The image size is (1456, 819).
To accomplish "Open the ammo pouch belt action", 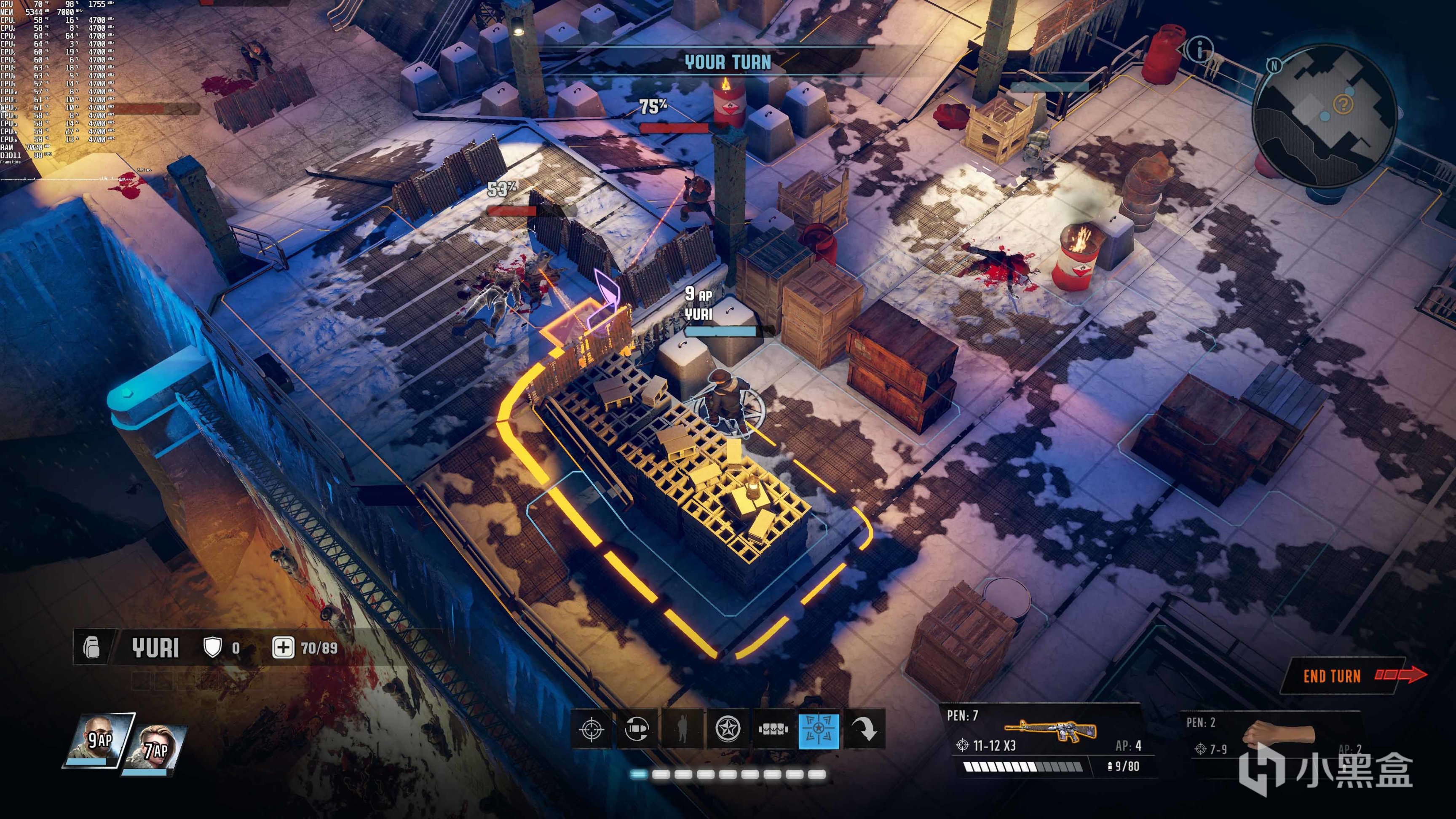I will coord(773,729).
